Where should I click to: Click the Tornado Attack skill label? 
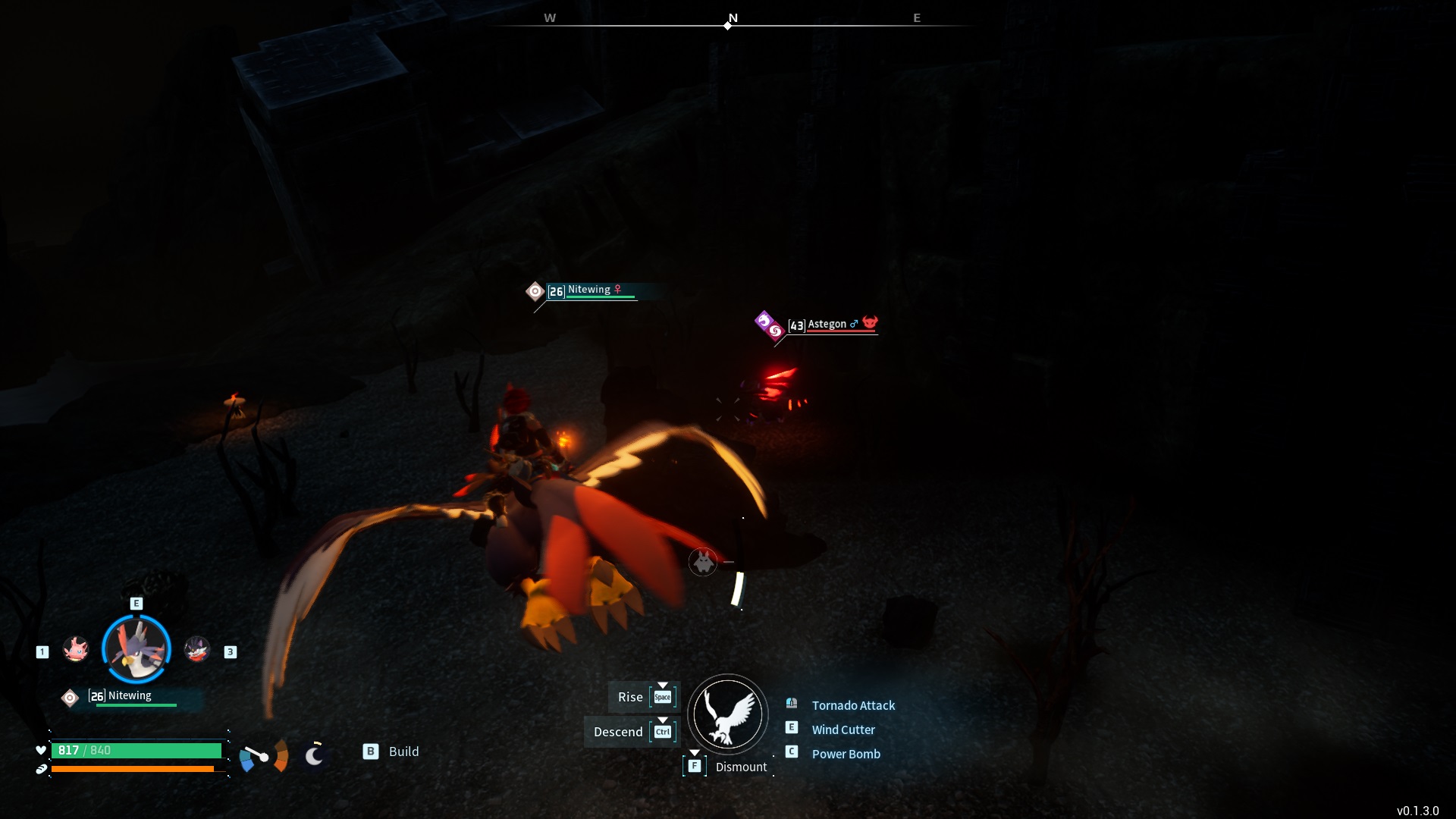(x=853, y=705)
